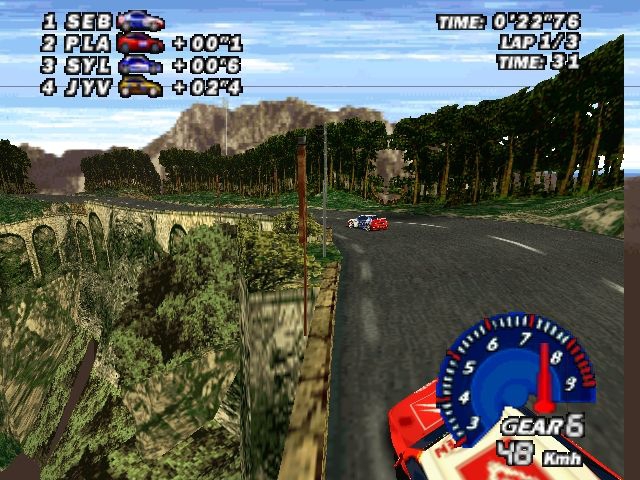Image resolution: width=640 pixels, height=480 pixels.
Task: Choose SYL's third-place standings entry
Action: tap(140, 65)
